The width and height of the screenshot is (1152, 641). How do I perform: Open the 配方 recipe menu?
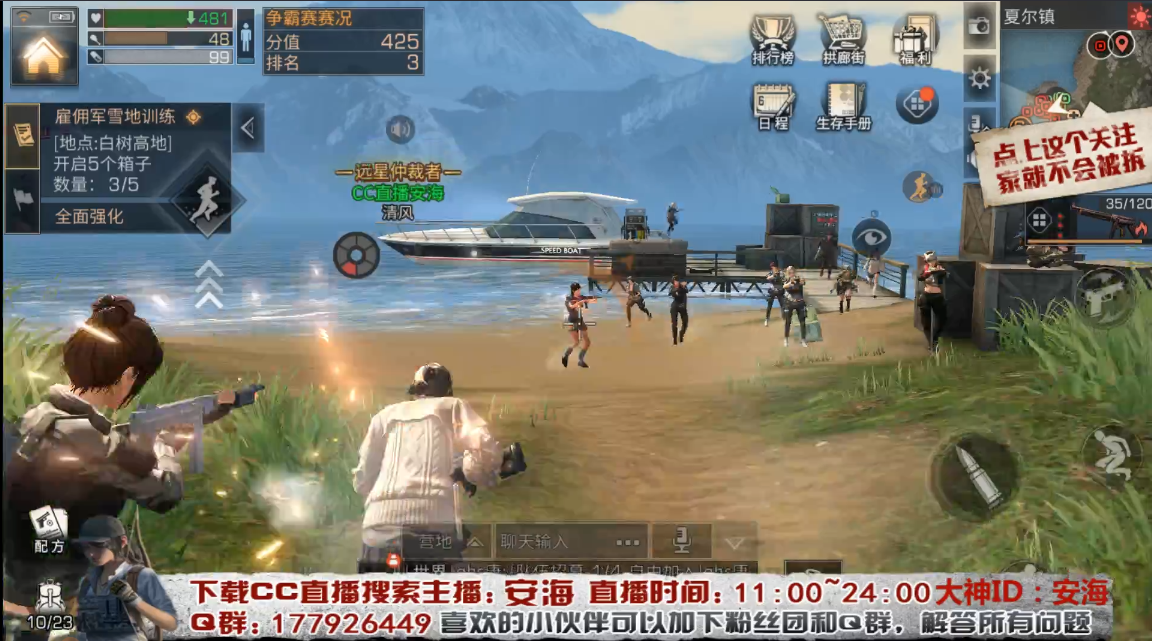click(47, 528)
